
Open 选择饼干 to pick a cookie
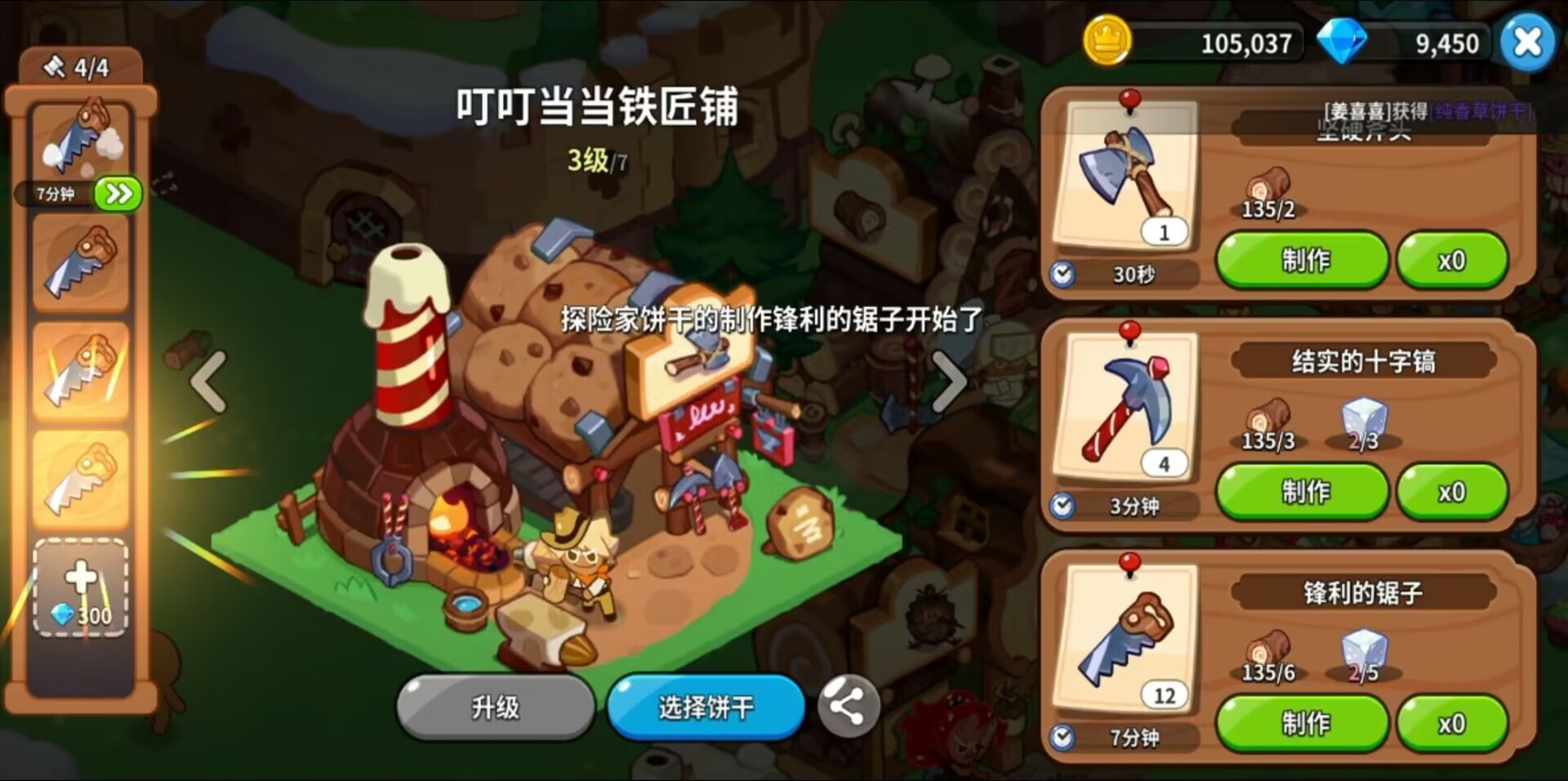pos(705,707)
